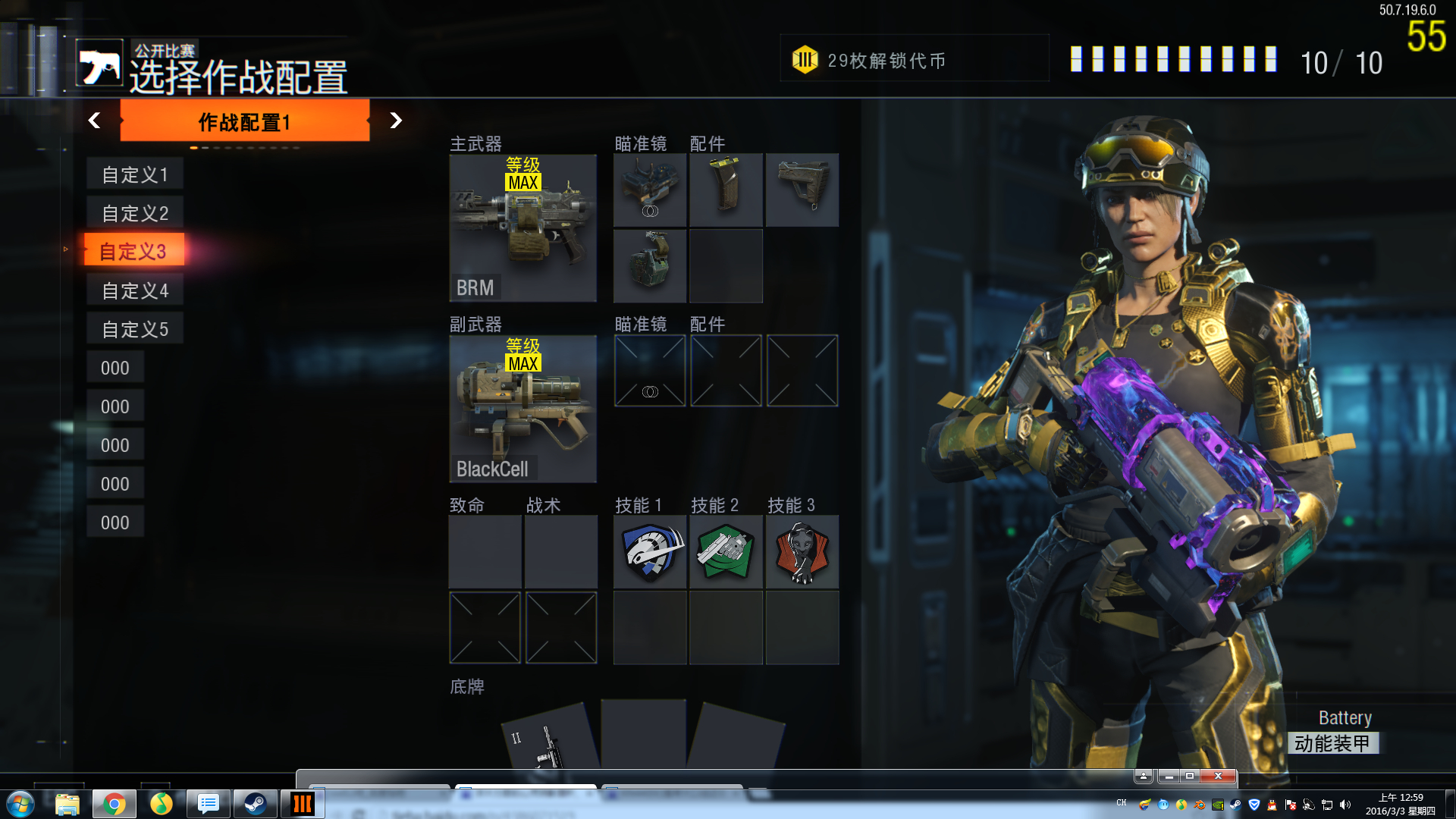Pick the 自定义5 loadout
The image size is (1456, 819).
click(x=135, y=329)
